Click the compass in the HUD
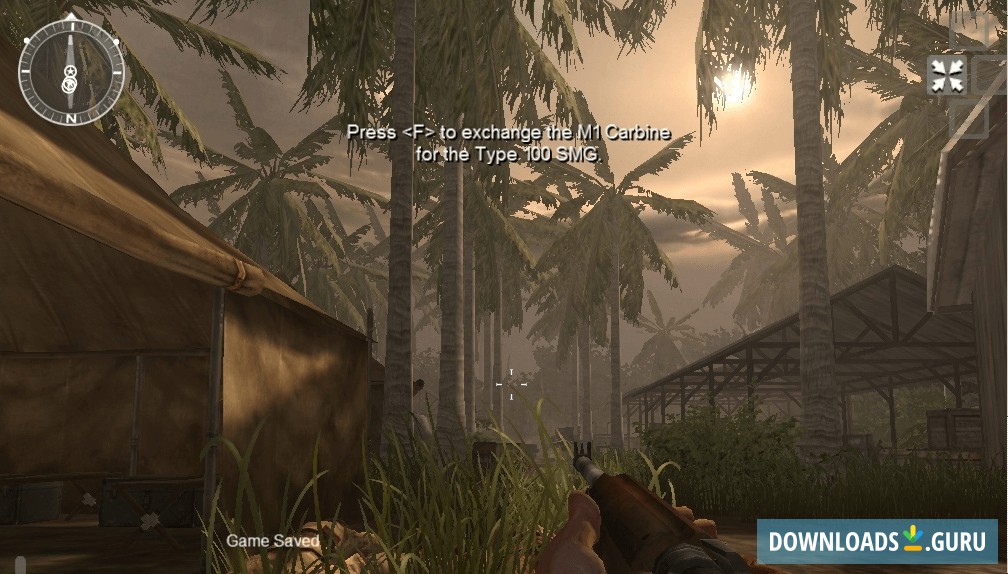This screenshot has width=1008, height=574. [71, 72]
